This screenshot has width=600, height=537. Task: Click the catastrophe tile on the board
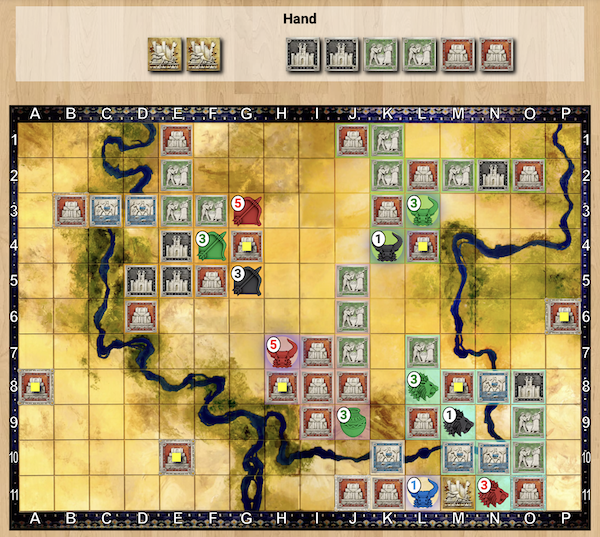[x=457, y=491]
